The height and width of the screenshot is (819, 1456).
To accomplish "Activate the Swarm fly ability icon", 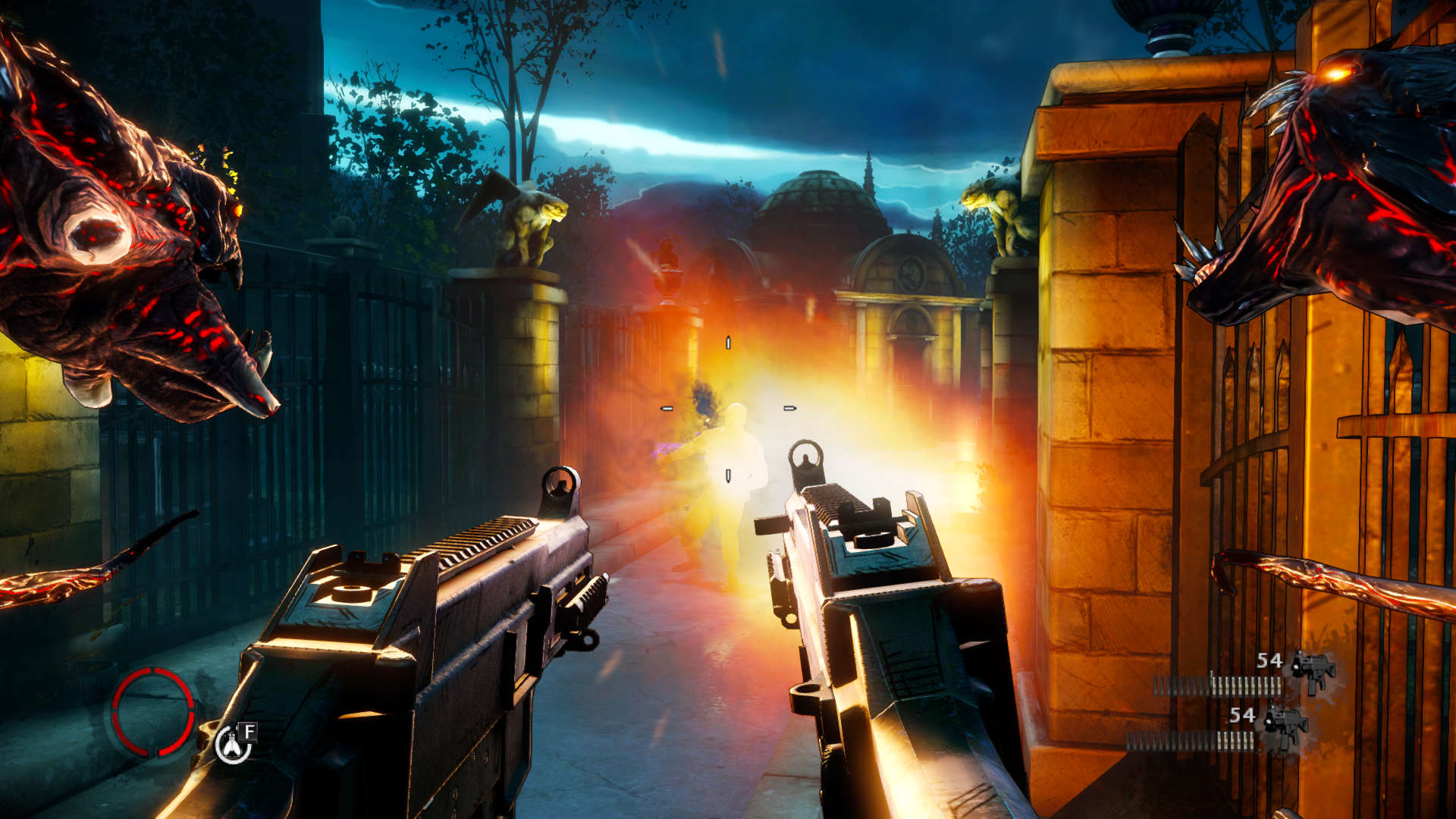I will click(232, 745).
